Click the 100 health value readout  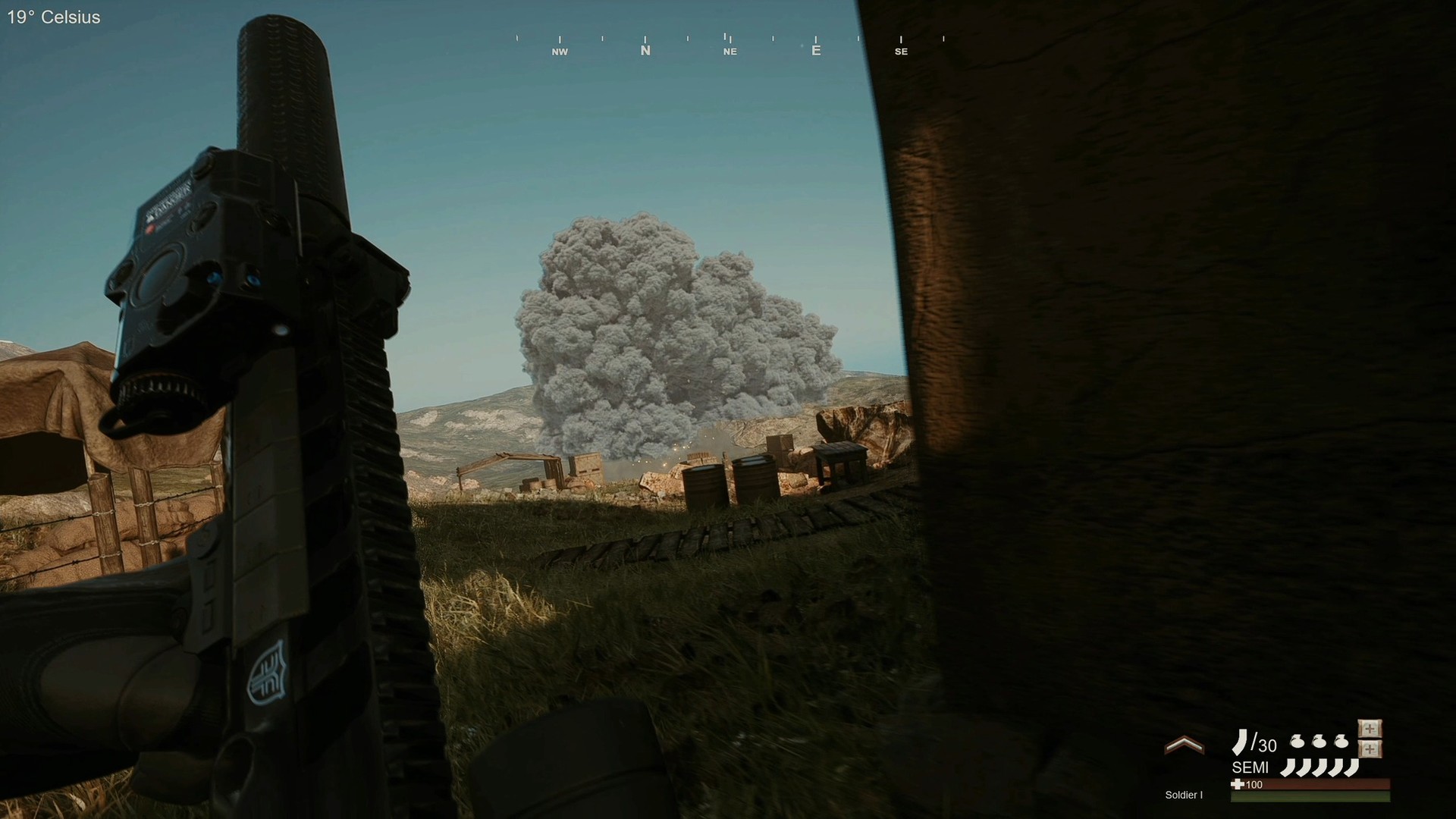[1254, 785]
